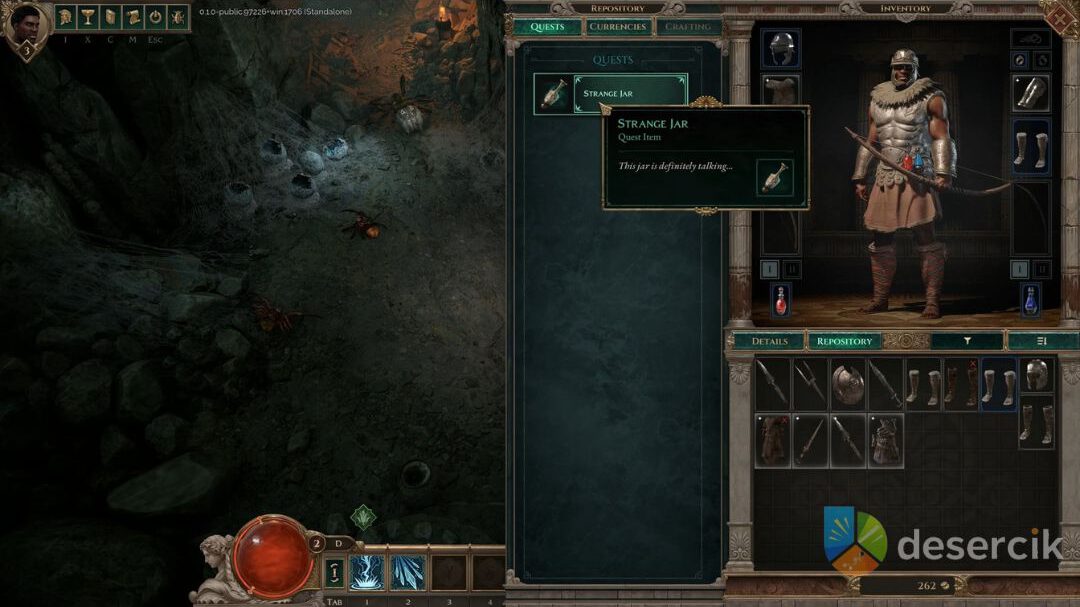The width and height of the screenshot is (1080, 607).
Task: Open the chalice menu icon in top bar
Action: point(88,17)
